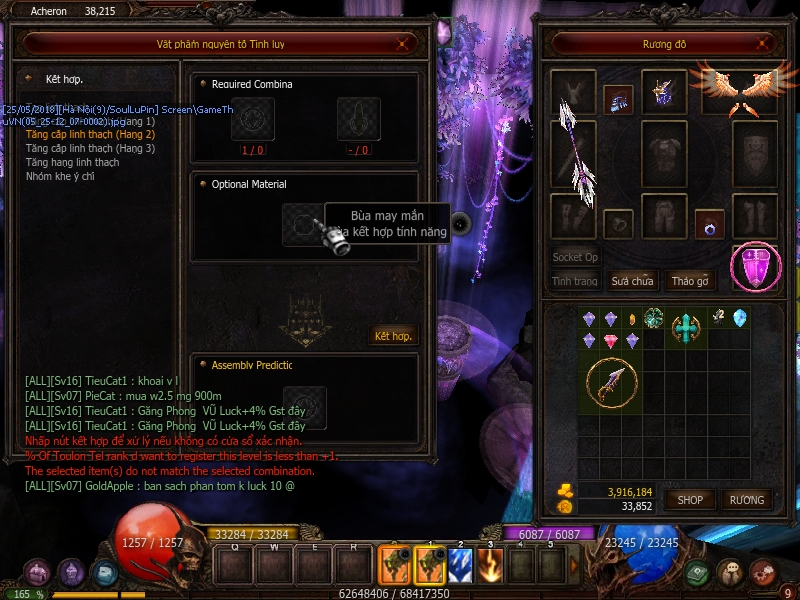Open the SHOP button in inventory

691,499
